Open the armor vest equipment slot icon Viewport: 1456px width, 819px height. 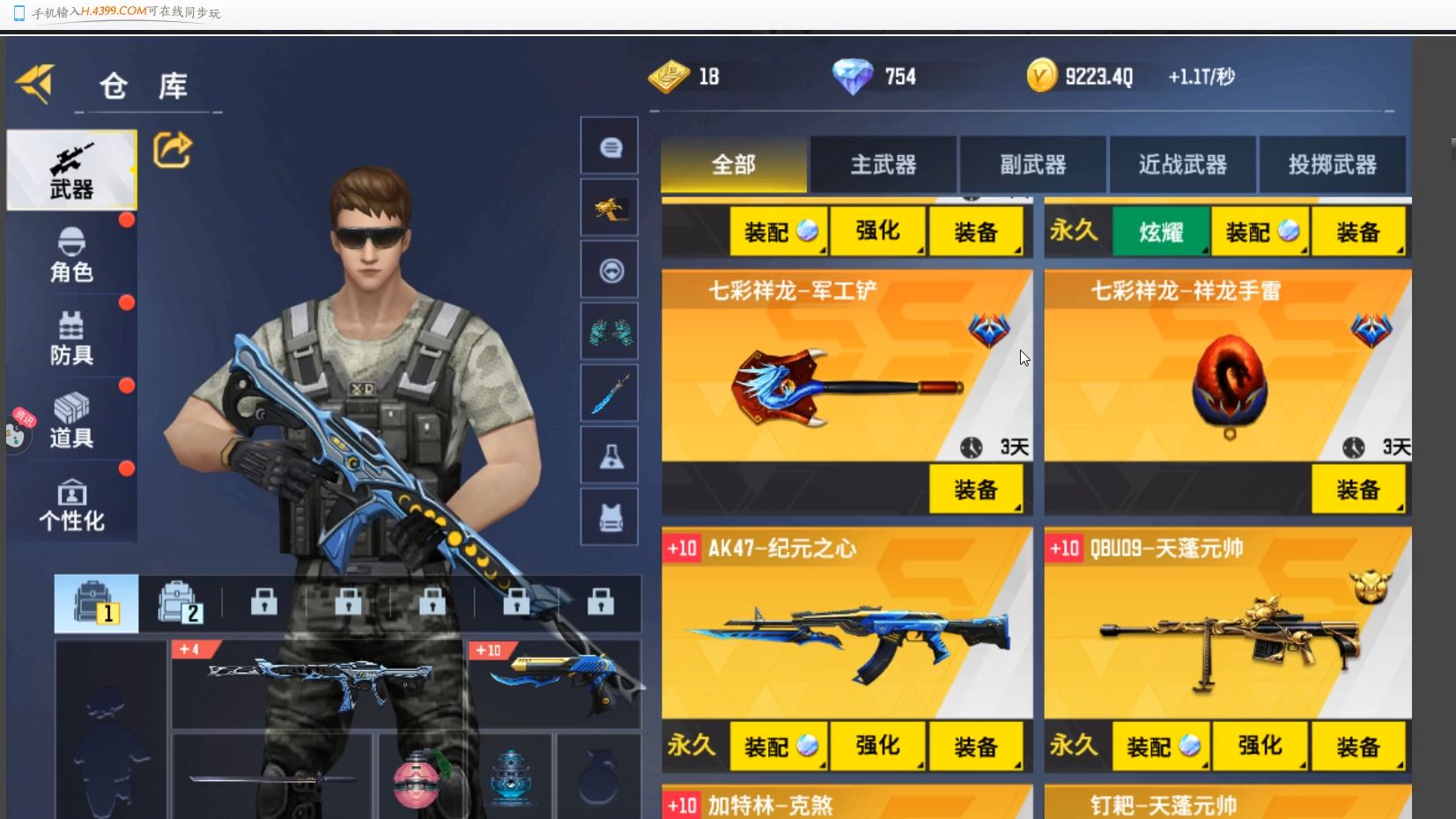coord(610,516)
